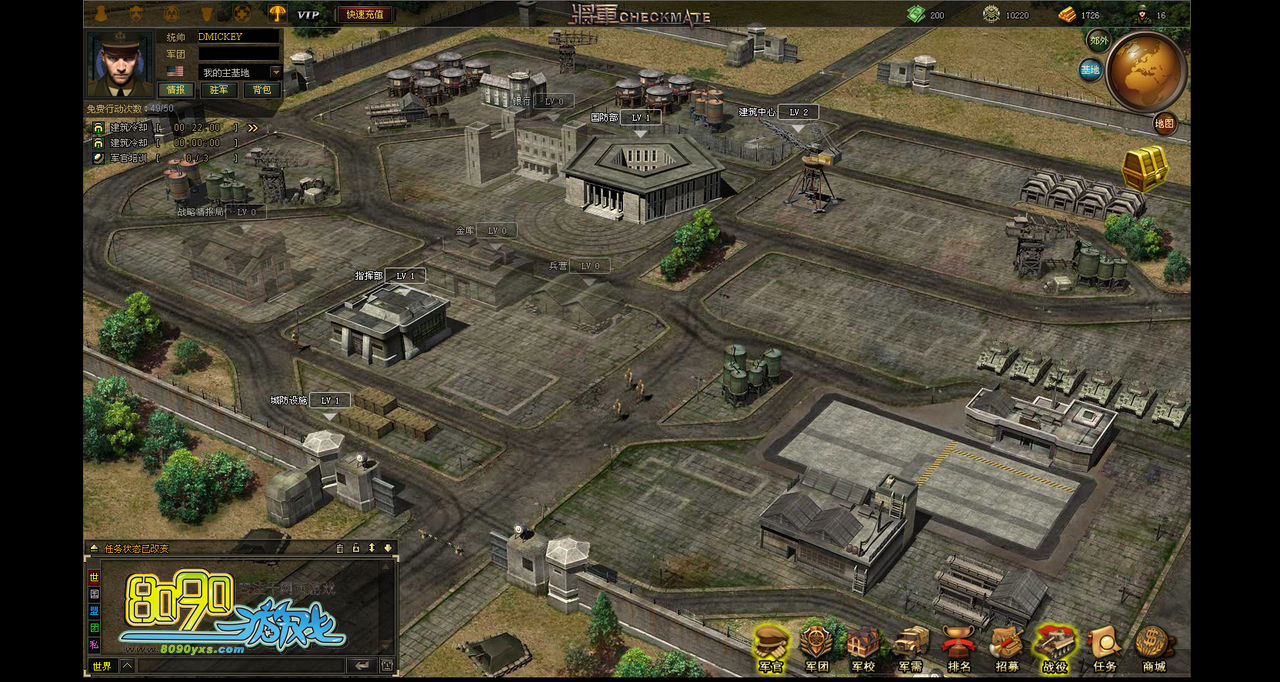Show the 排名 ranking trophy
The width and height of the screenshot is (1280, 682).
point(958,646)
